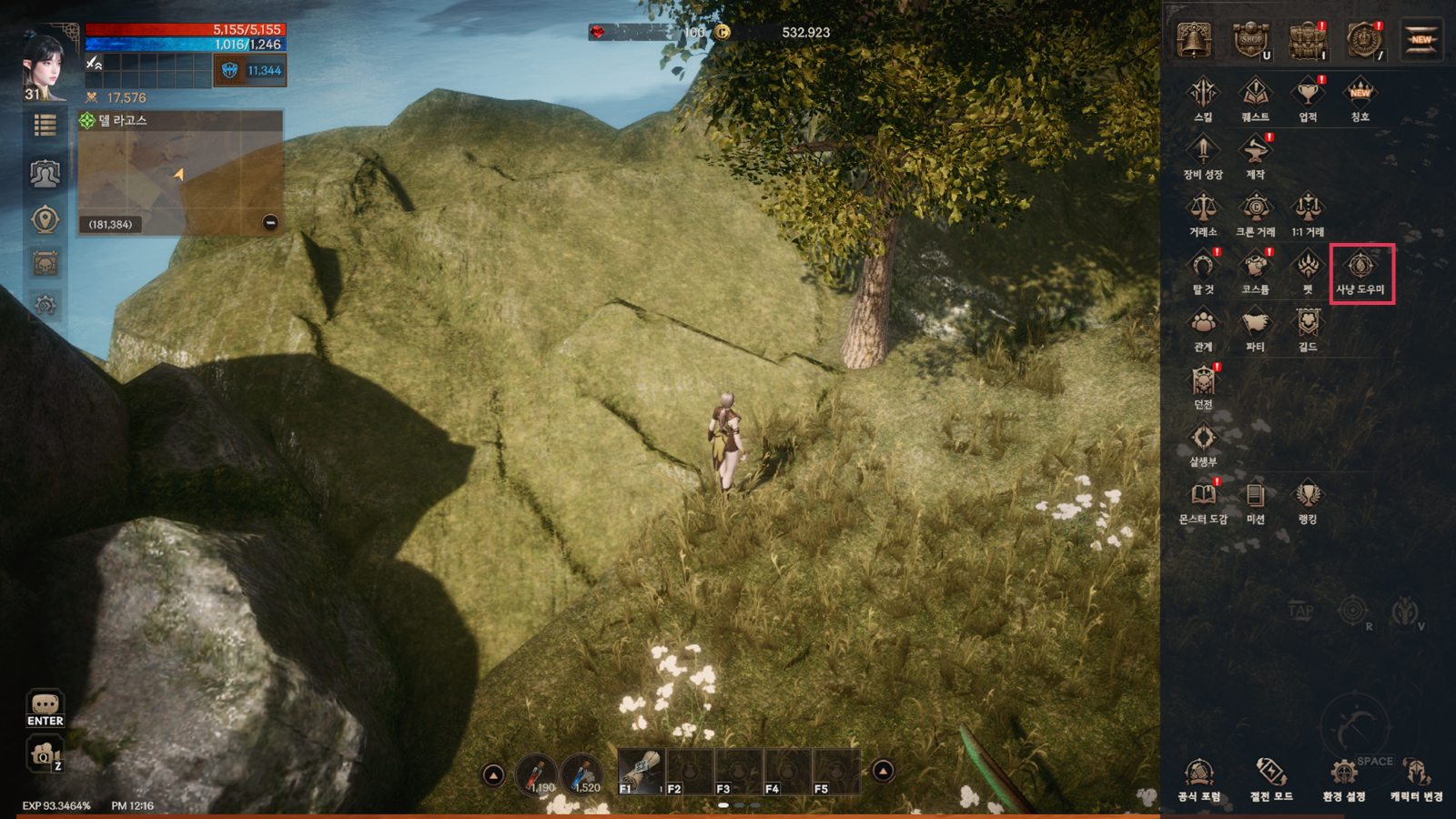The height and width of the screenshot is (819, 1456).
Task: Open the 몬스터 도감 monster codex
Action: tap(1203, 501)
